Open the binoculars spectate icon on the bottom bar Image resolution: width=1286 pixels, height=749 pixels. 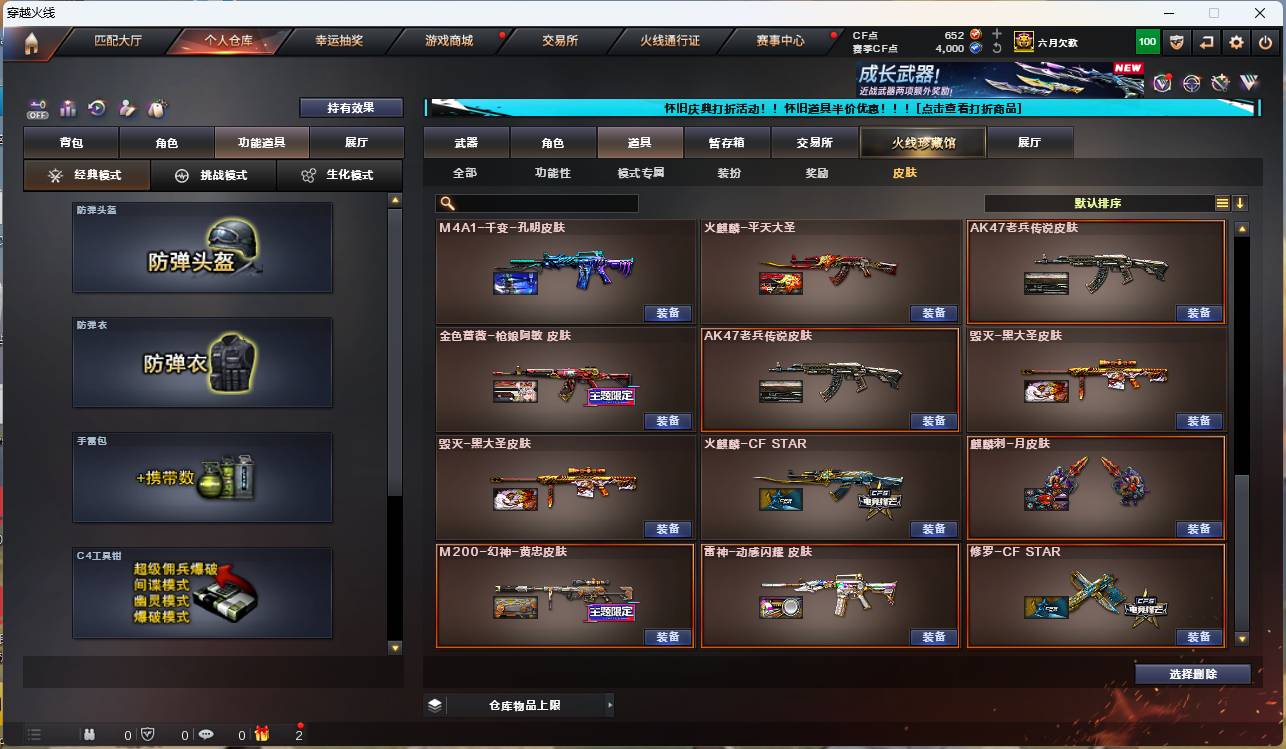pos(90,734)
